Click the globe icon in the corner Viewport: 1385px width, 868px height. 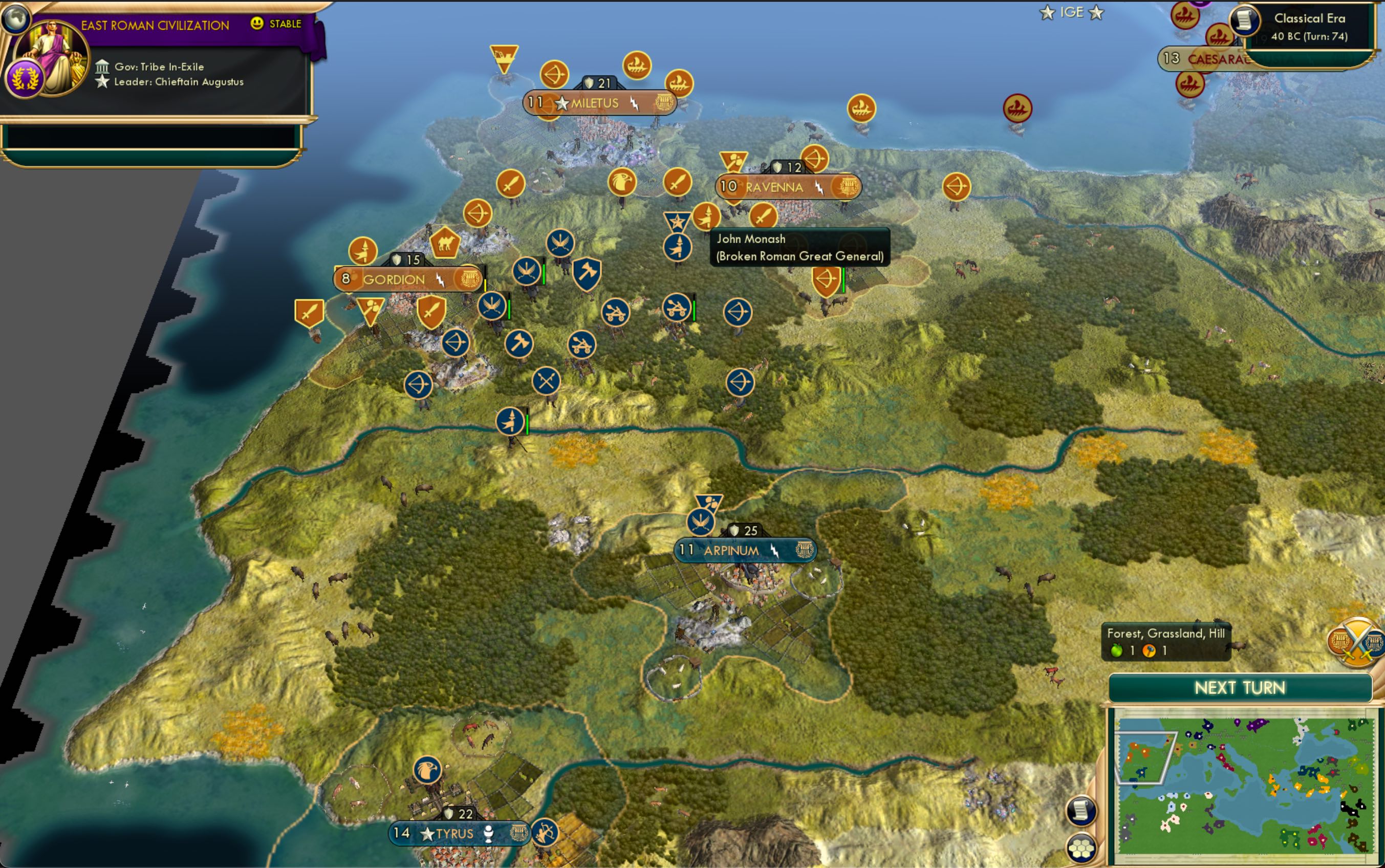[x=15, y=17]
